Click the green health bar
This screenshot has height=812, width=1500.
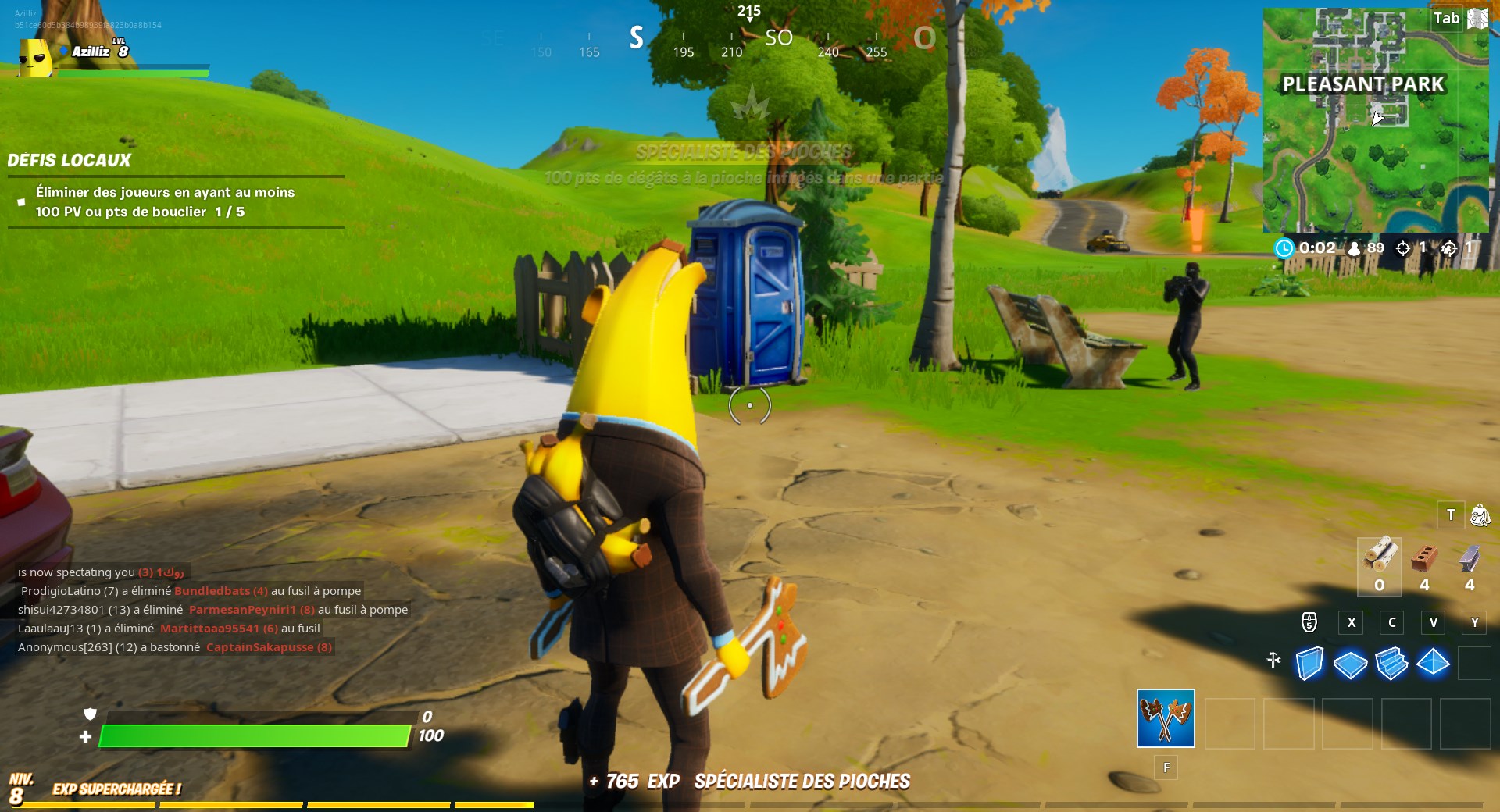coord(258,735)
